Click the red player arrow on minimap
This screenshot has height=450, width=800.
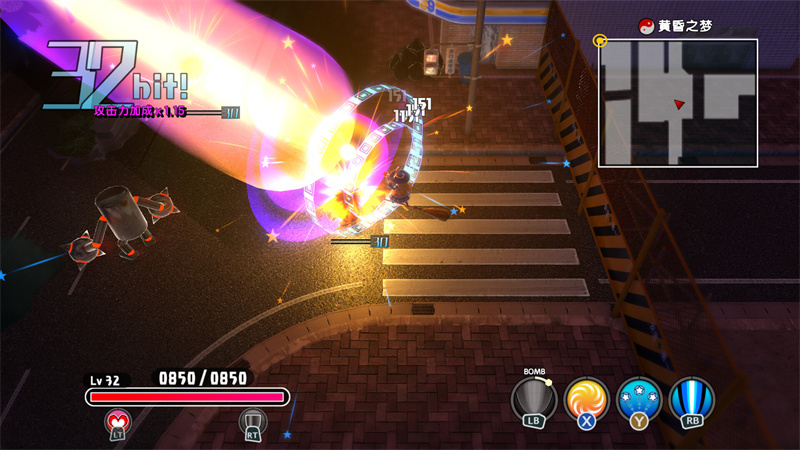(680, 103)
